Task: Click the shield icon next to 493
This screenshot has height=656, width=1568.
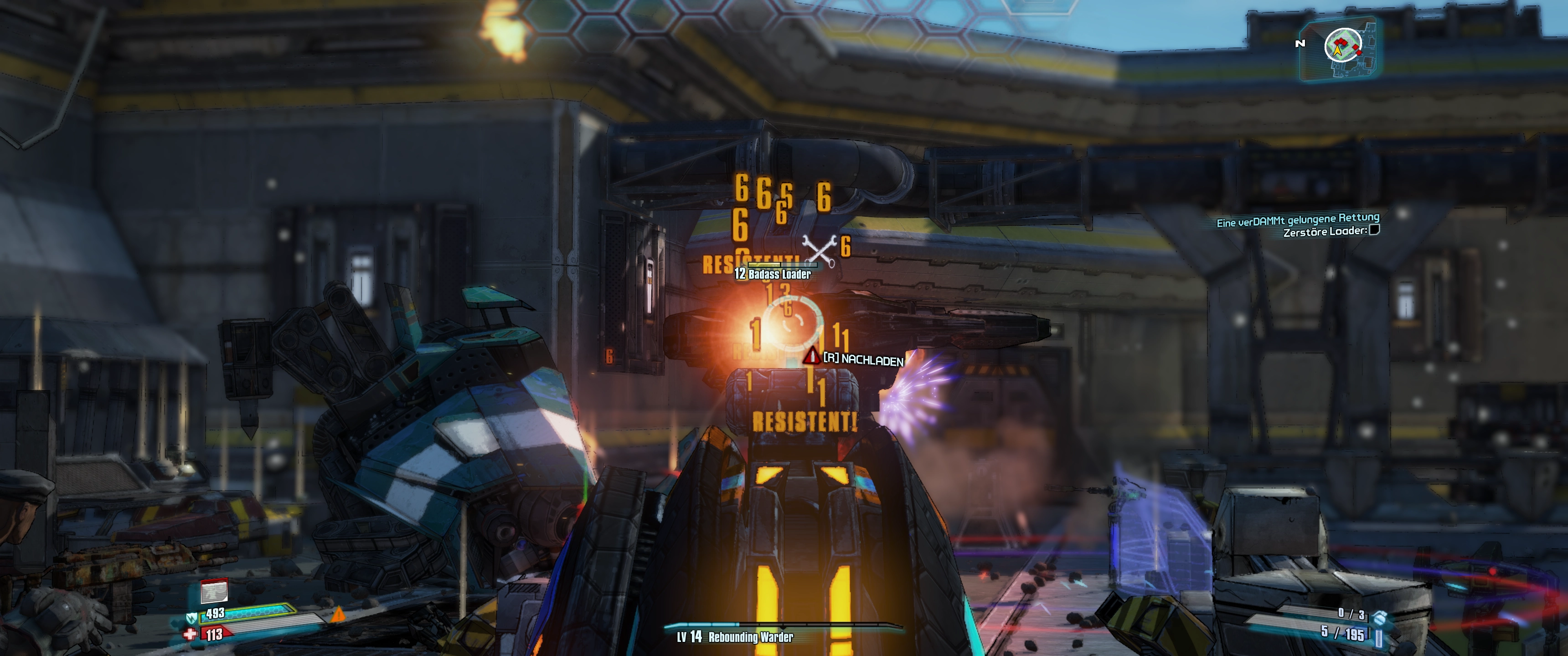Action: click(x=191, y=618)
